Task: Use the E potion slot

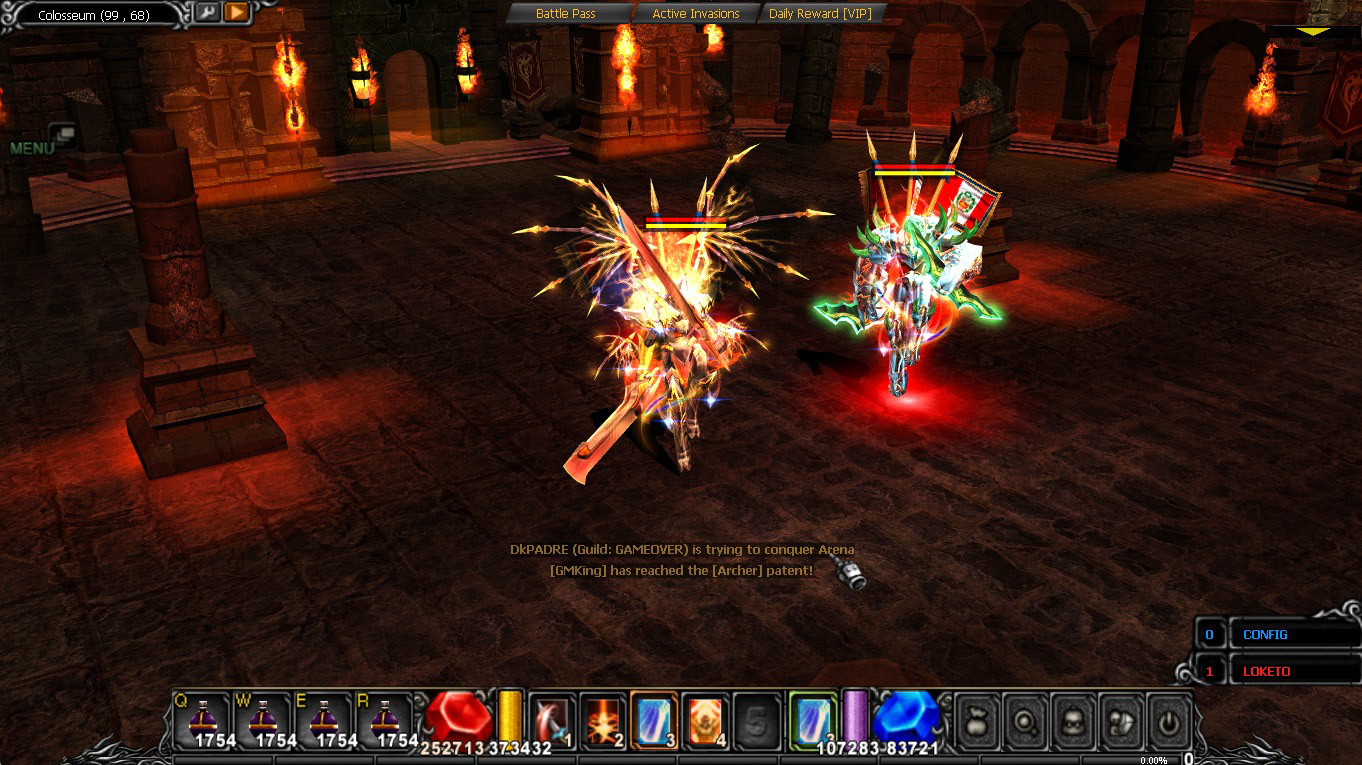Action: click(x=324, y=719)
